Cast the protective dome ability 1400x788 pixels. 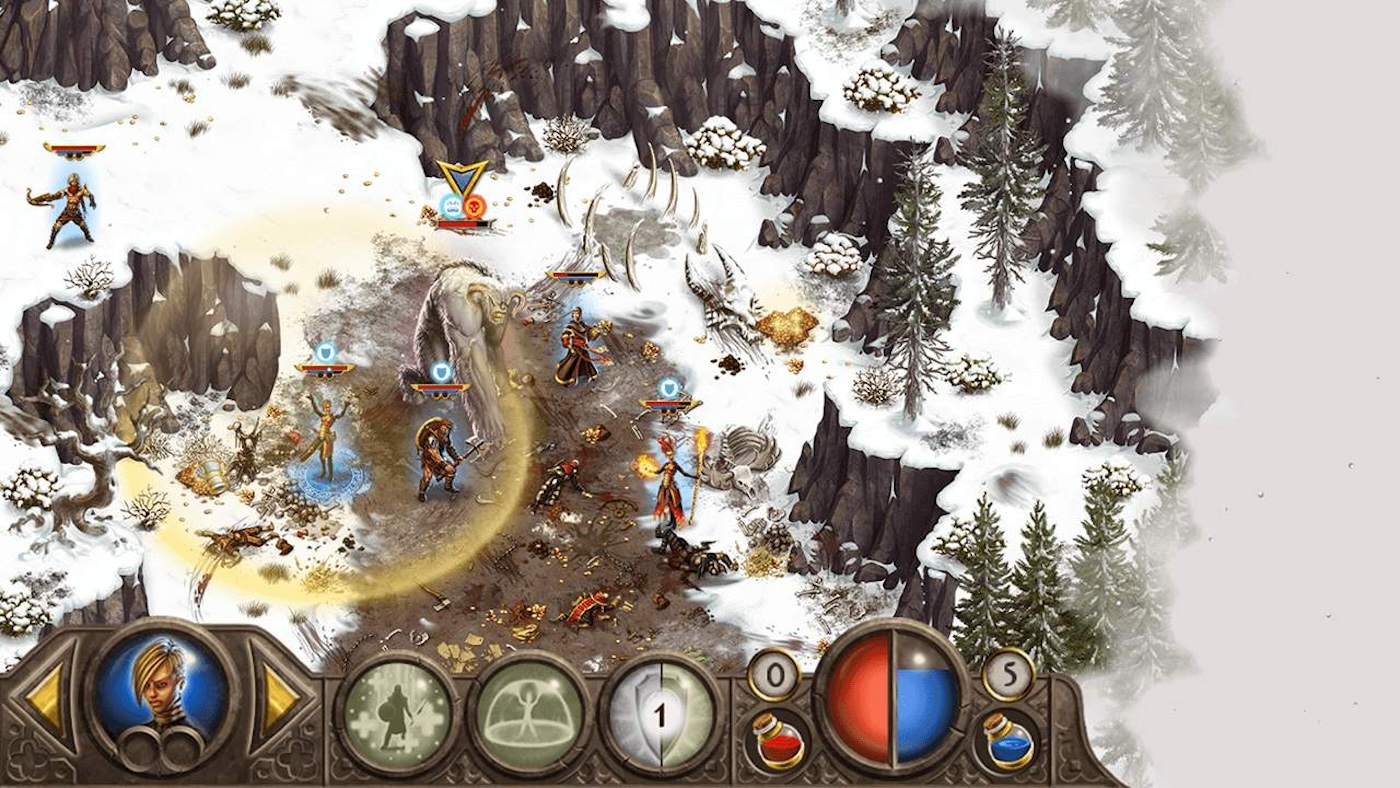[x=527, y=712]
